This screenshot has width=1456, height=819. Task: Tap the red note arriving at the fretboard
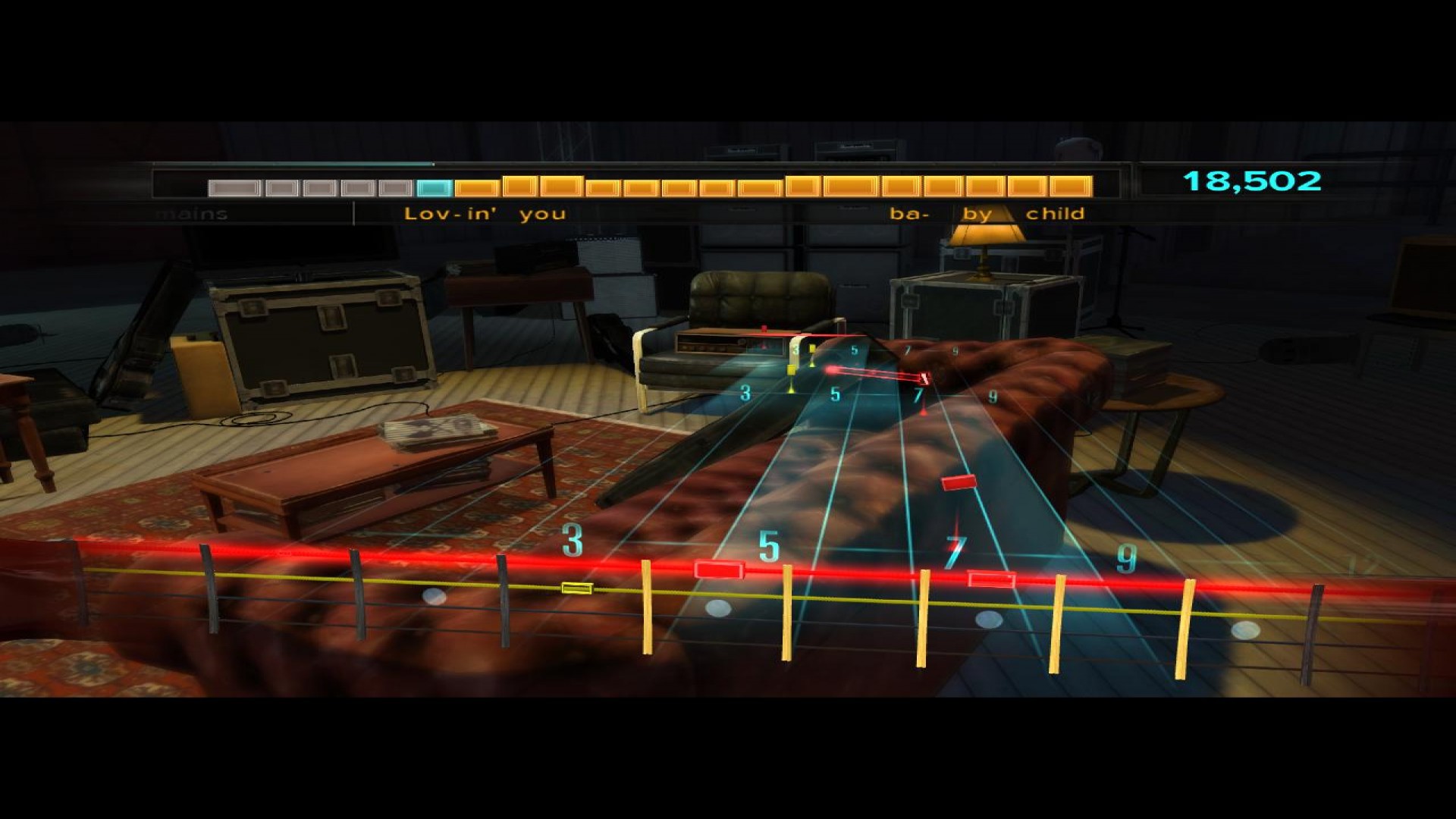point(718,570)
